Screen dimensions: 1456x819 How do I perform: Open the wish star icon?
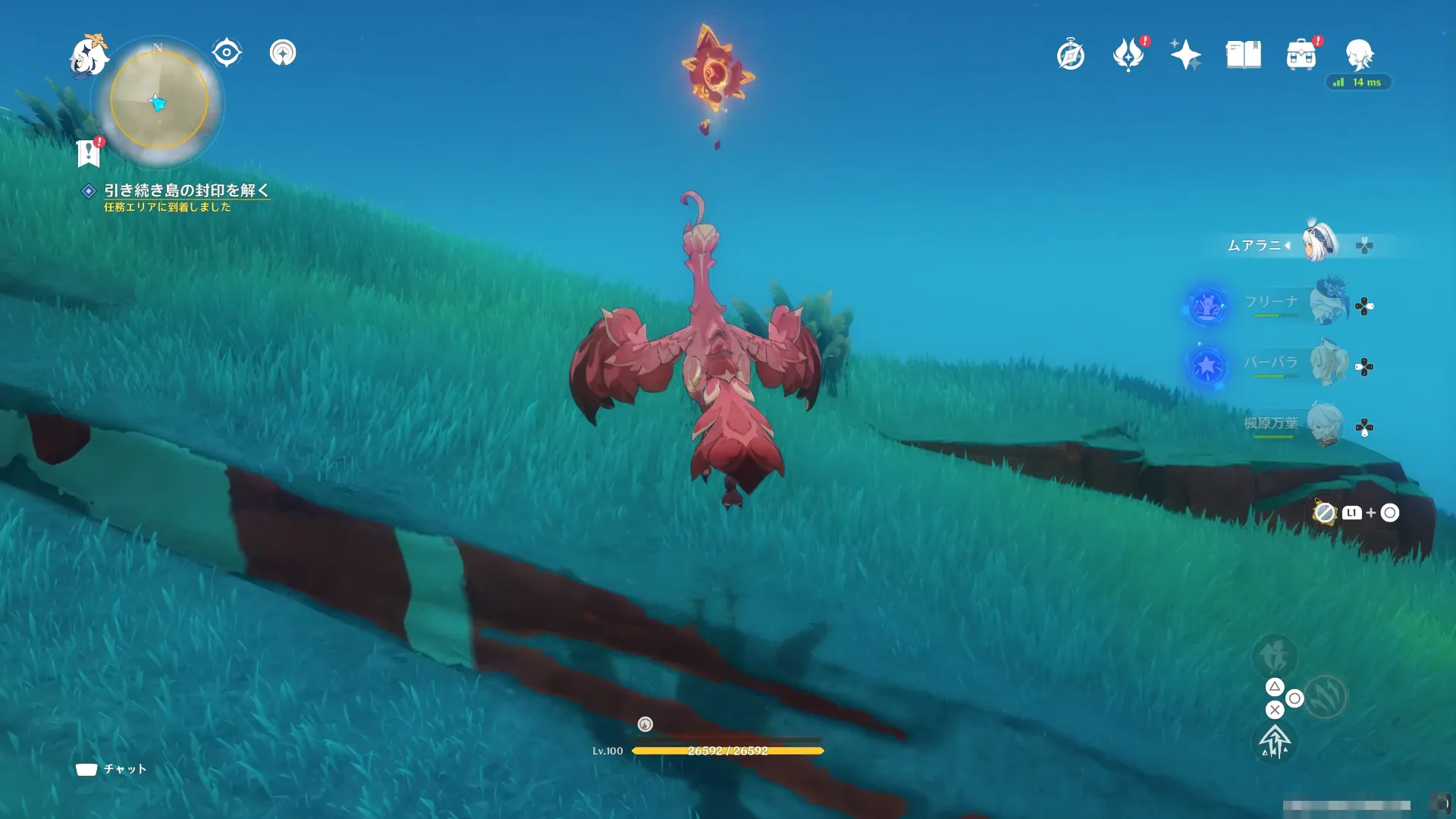1185,55
